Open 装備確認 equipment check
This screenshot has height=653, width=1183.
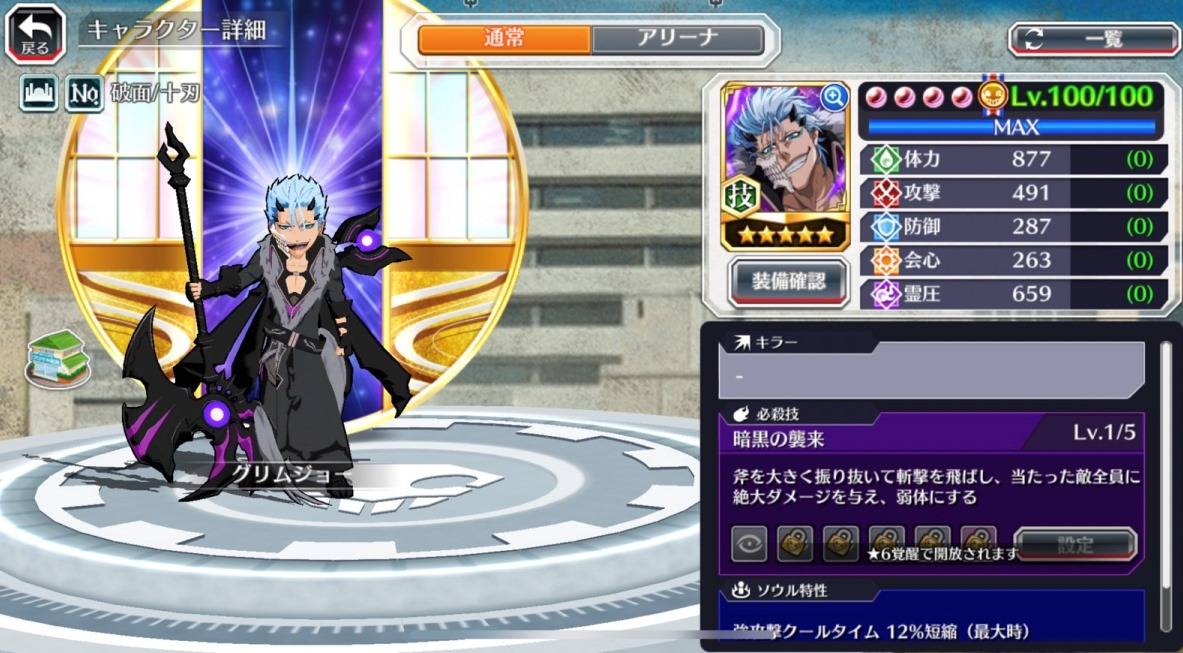788,282
